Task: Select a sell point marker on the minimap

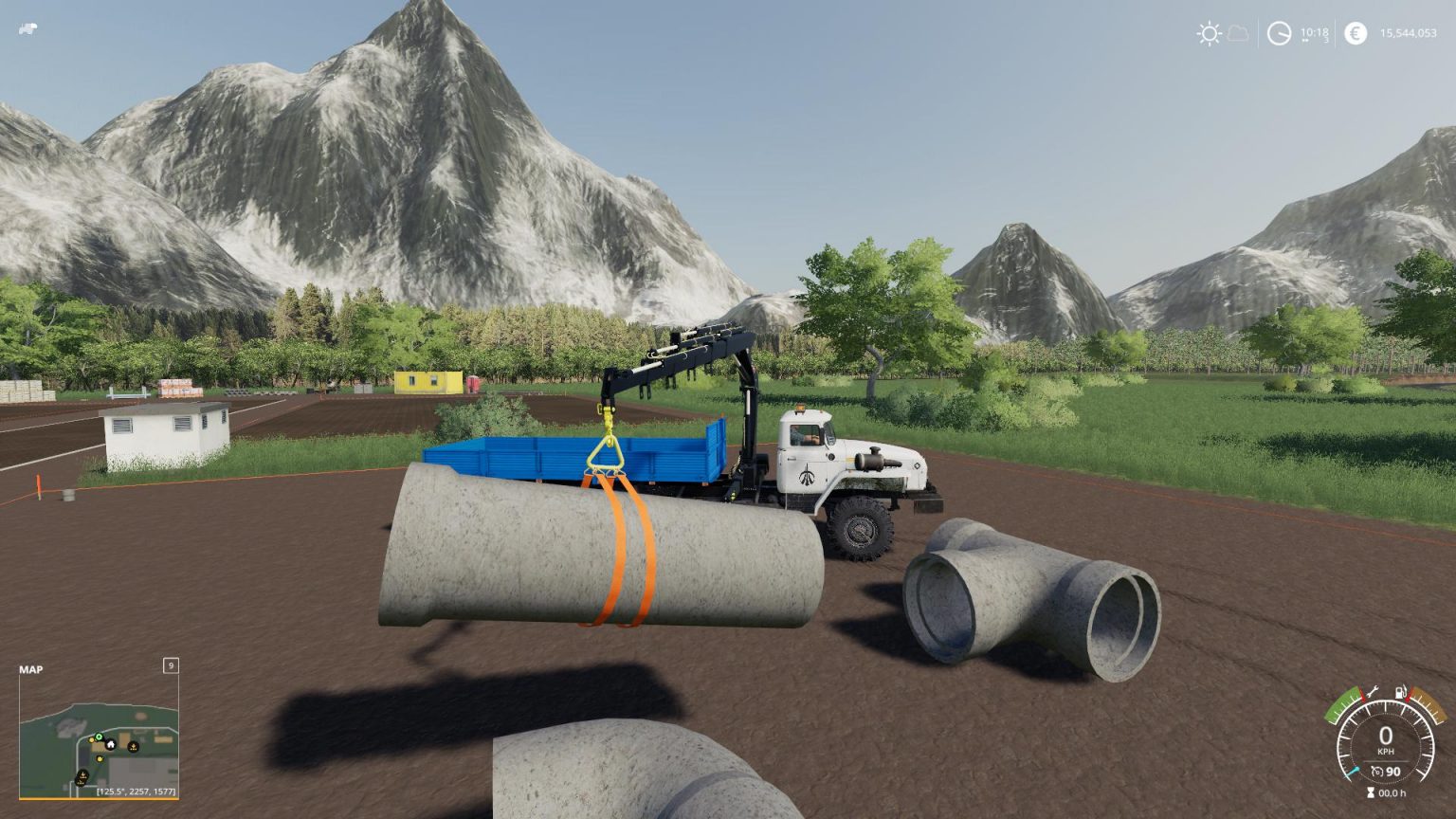Action: point(133,747)
